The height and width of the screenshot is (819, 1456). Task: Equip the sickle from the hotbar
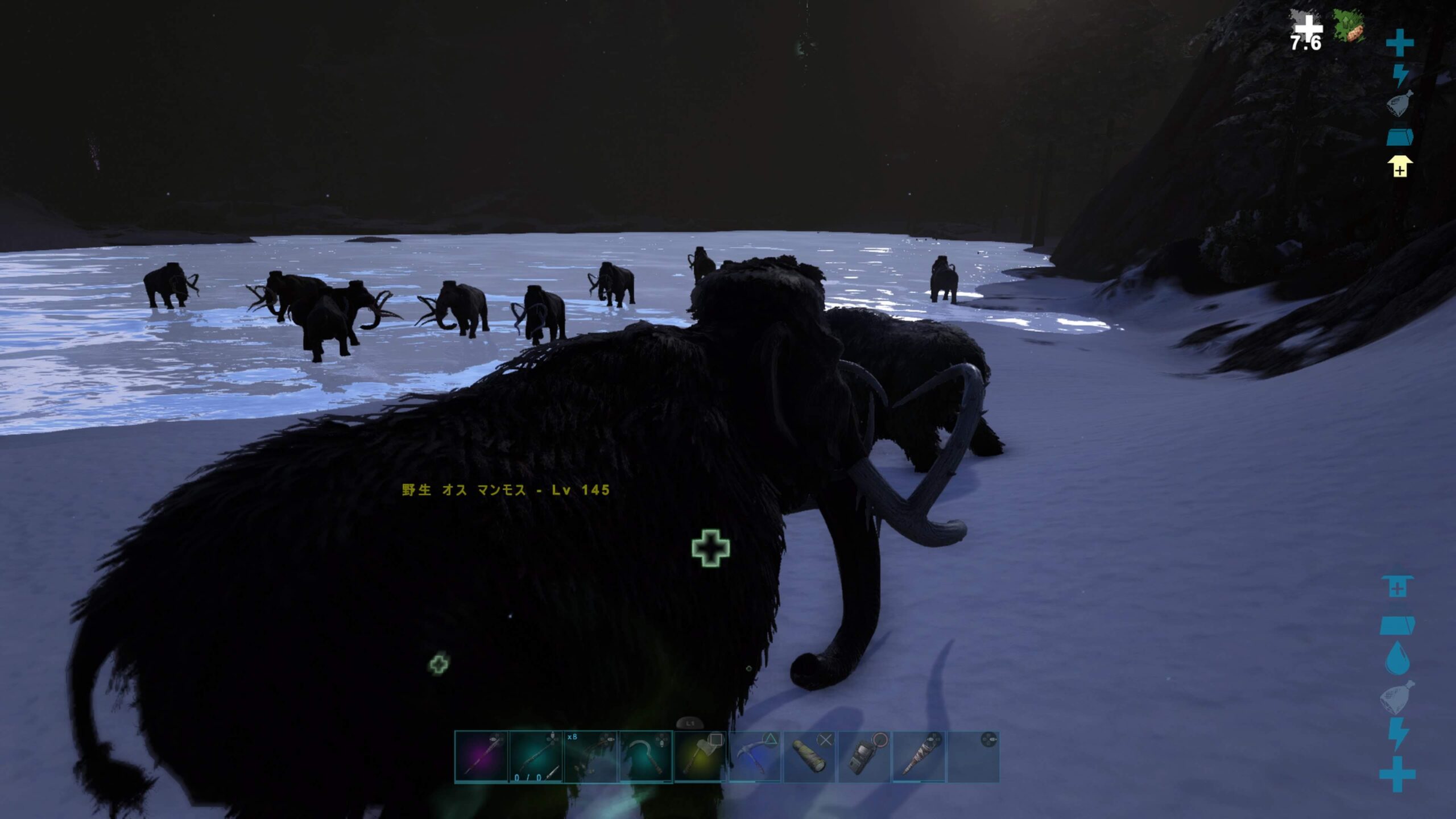tap(646, 757)
